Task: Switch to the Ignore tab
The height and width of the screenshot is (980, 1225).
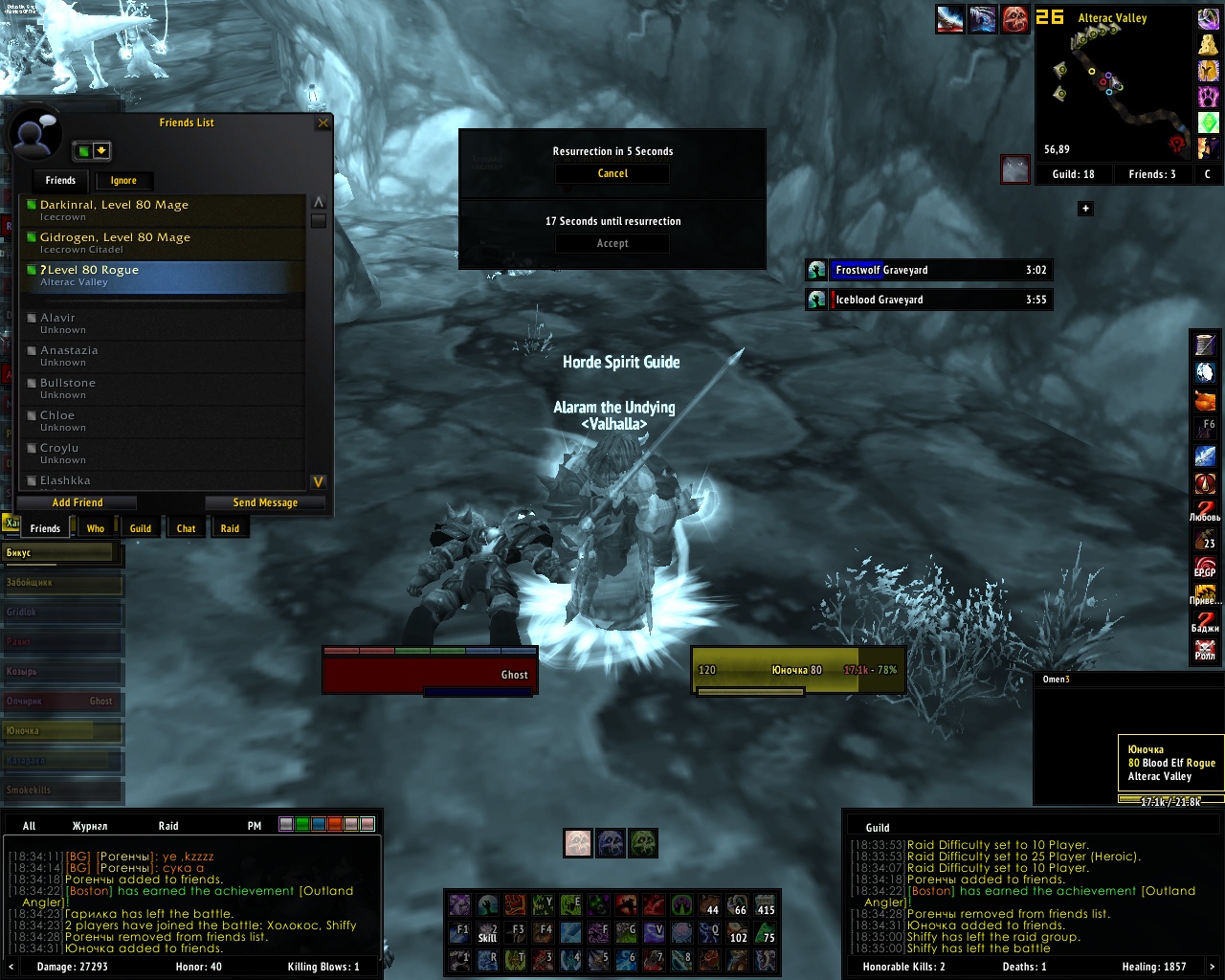Action: [123, 180]
